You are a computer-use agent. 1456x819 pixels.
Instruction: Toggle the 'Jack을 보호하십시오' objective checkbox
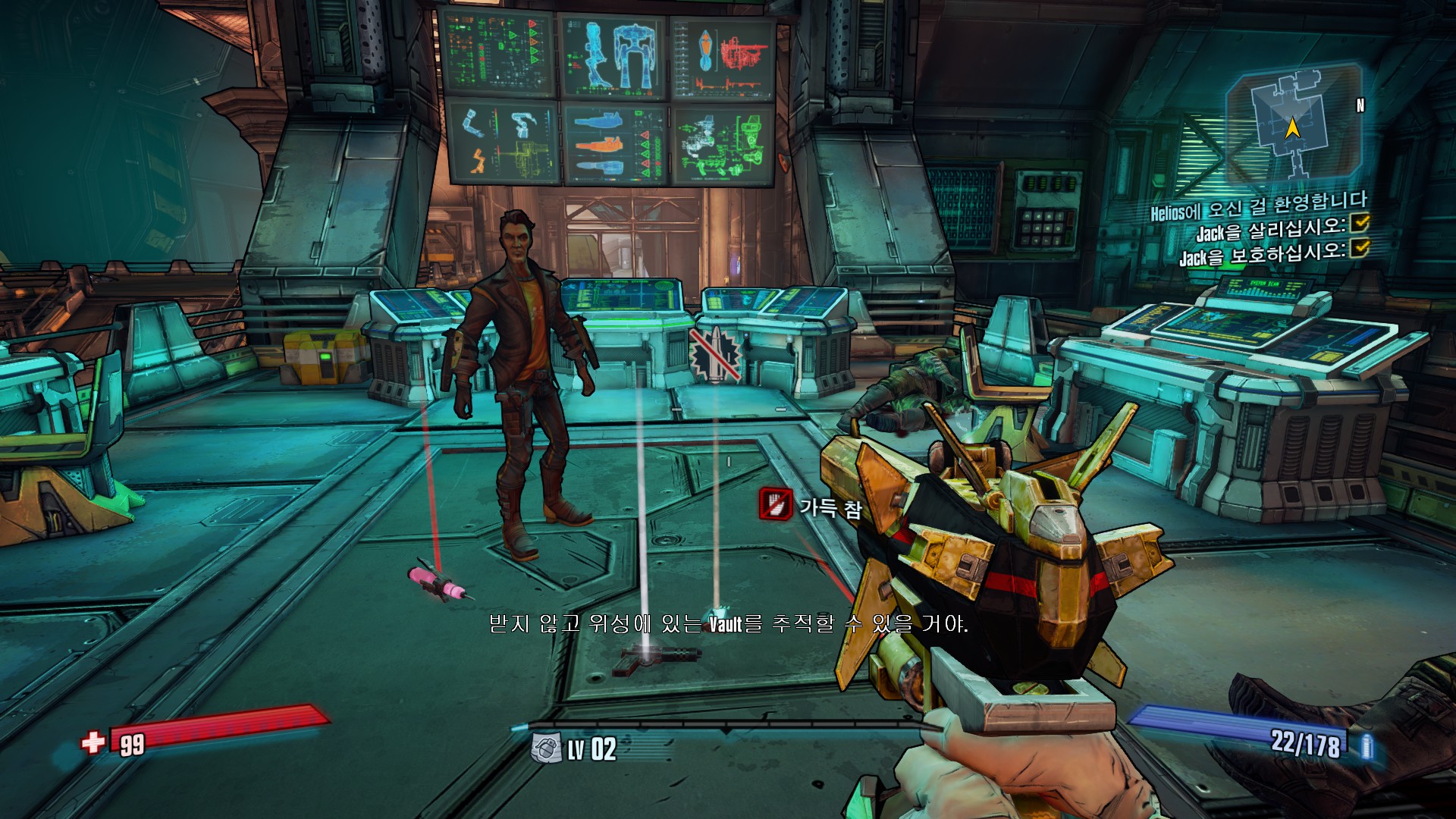tap(1361, 247)
